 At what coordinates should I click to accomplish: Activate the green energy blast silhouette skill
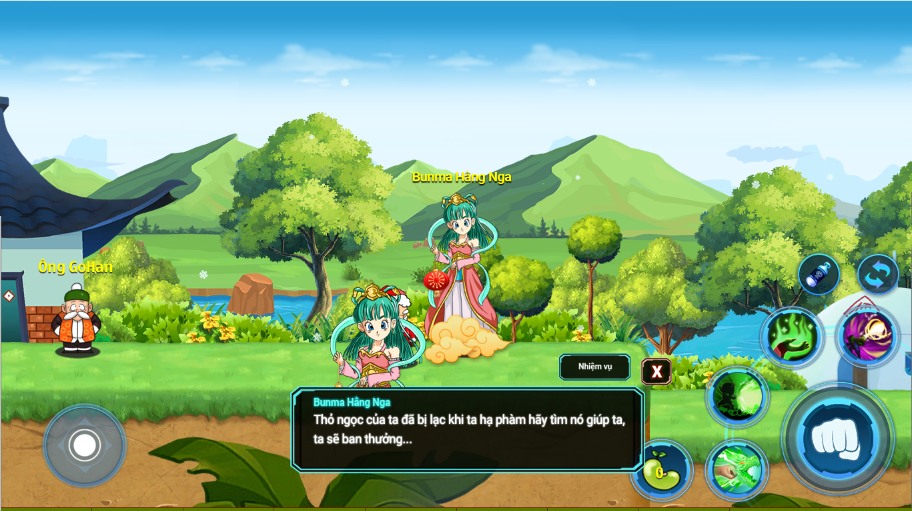[737, 397]
